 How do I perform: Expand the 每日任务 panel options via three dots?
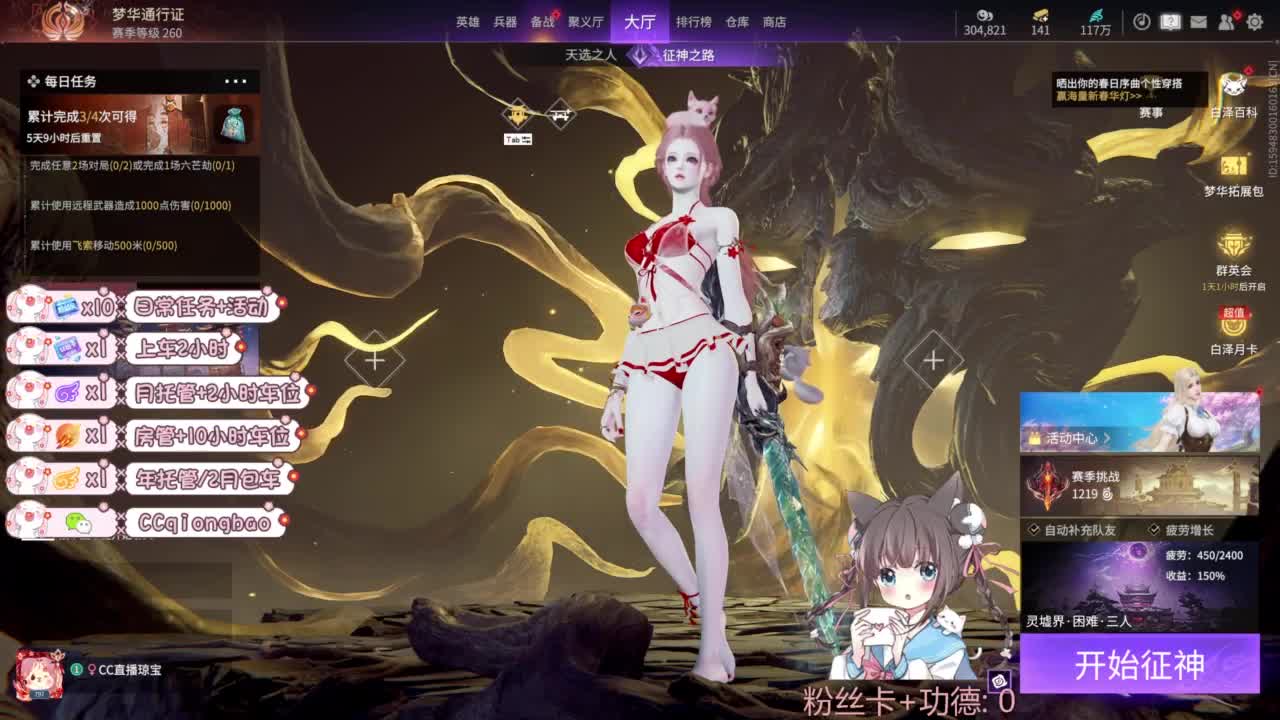[x=237, y=80]
